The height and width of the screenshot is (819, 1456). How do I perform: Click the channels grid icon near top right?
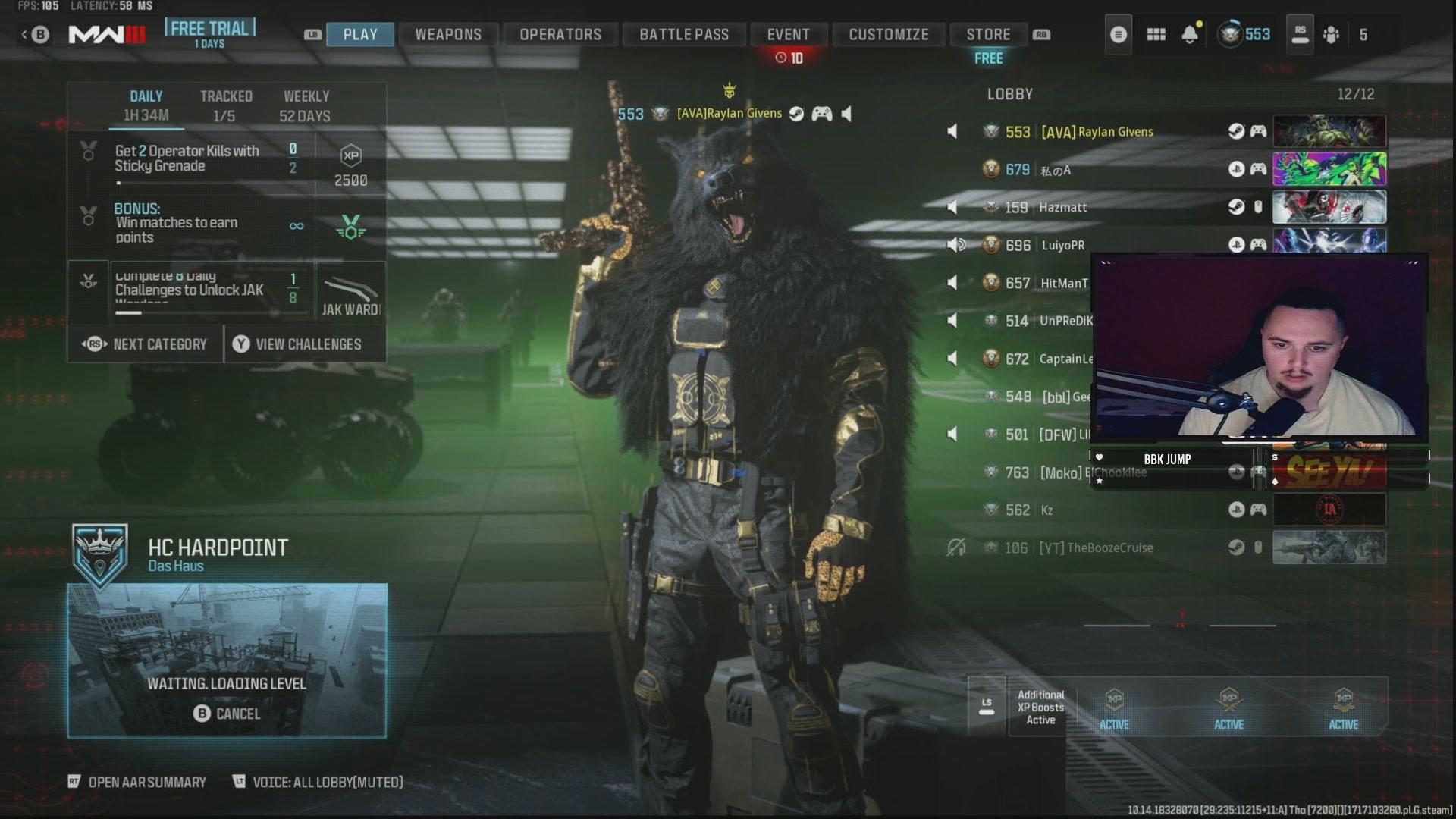click(x=1156, y=34)
